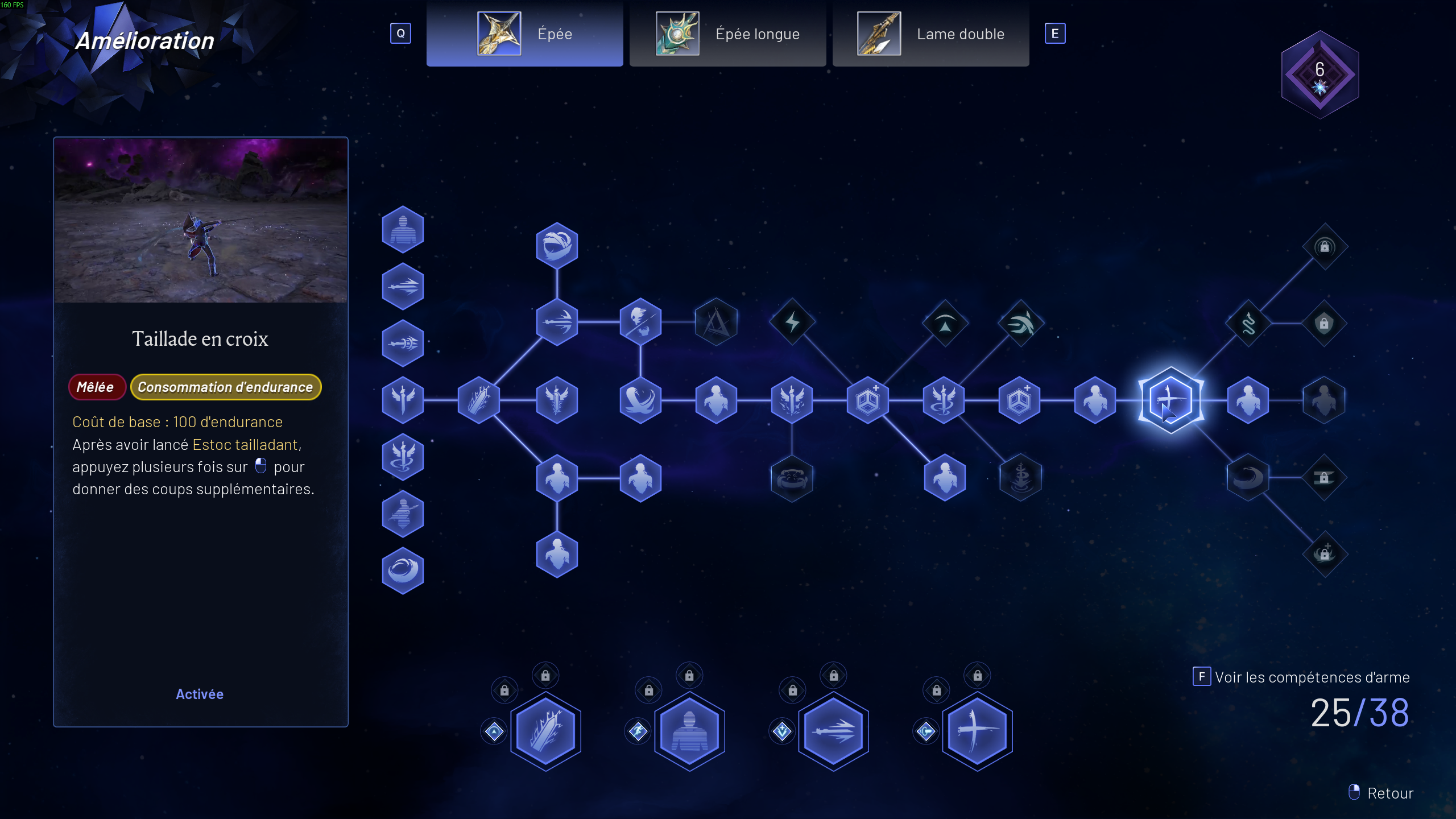
Task: Switch to the Lame double tab
Action: point(931,34)
